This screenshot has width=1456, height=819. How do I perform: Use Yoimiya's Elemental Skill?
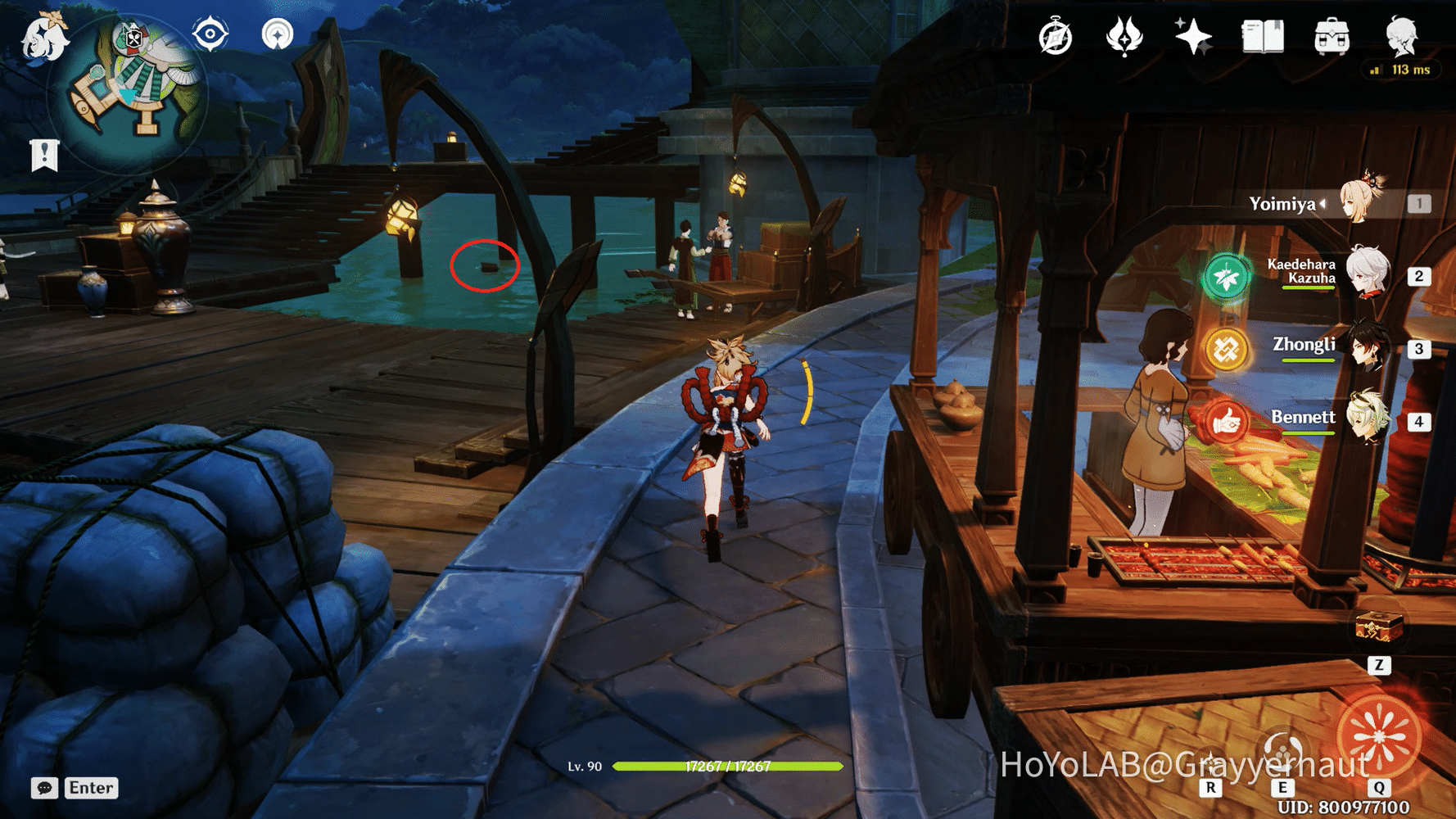1282,751
